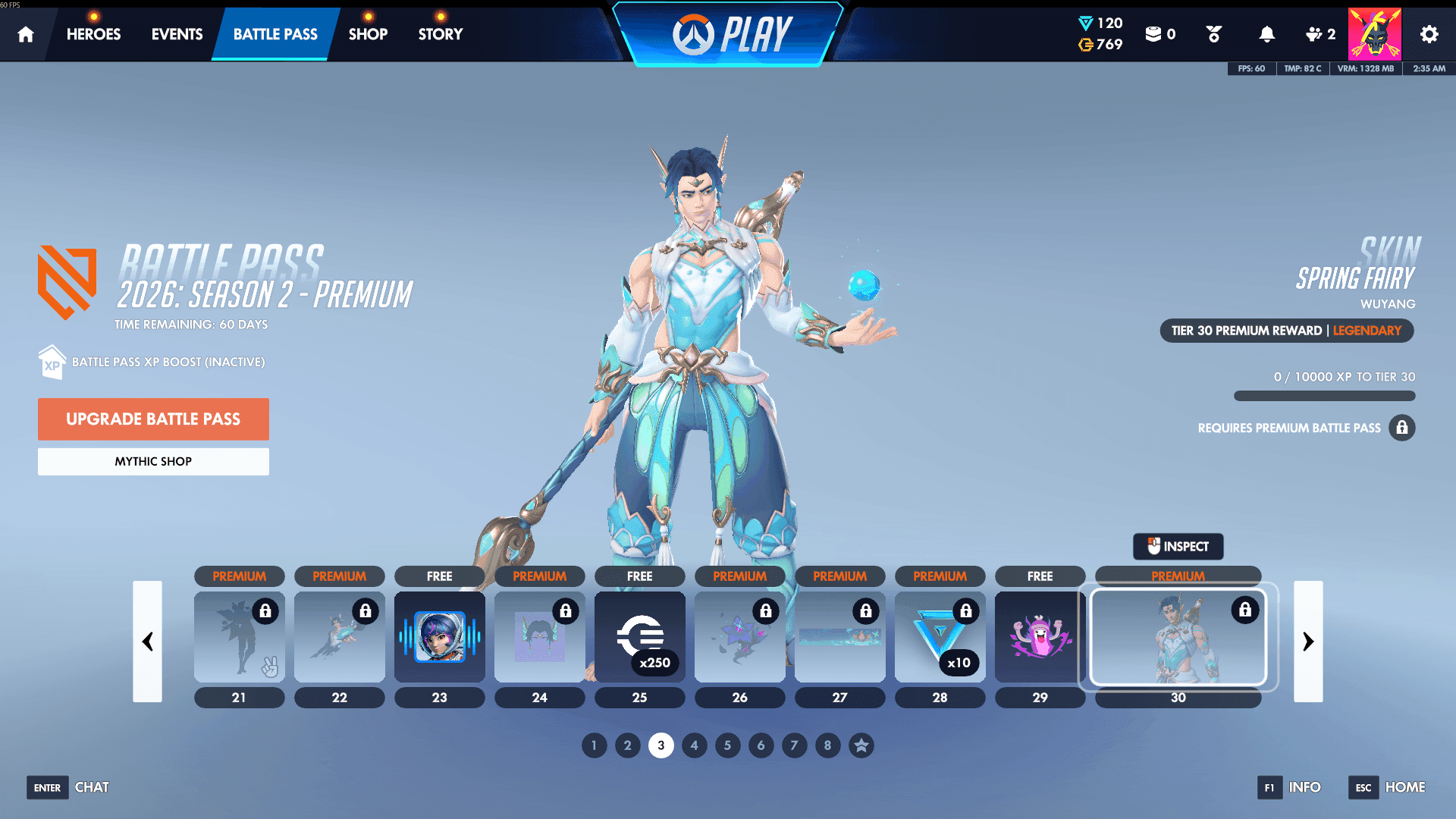The height and width of the screenshot is (819, 1456).
Task: Click the Upgrade Battle Pass button
Action: 153,419
